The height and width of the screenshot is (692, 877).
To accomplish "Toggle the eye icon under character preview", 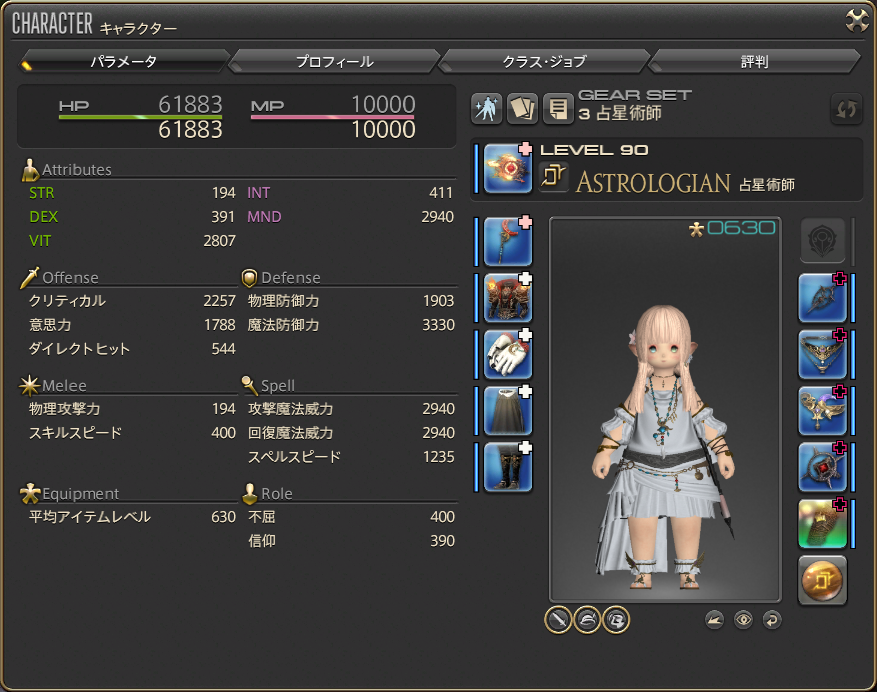I will 743,620.
